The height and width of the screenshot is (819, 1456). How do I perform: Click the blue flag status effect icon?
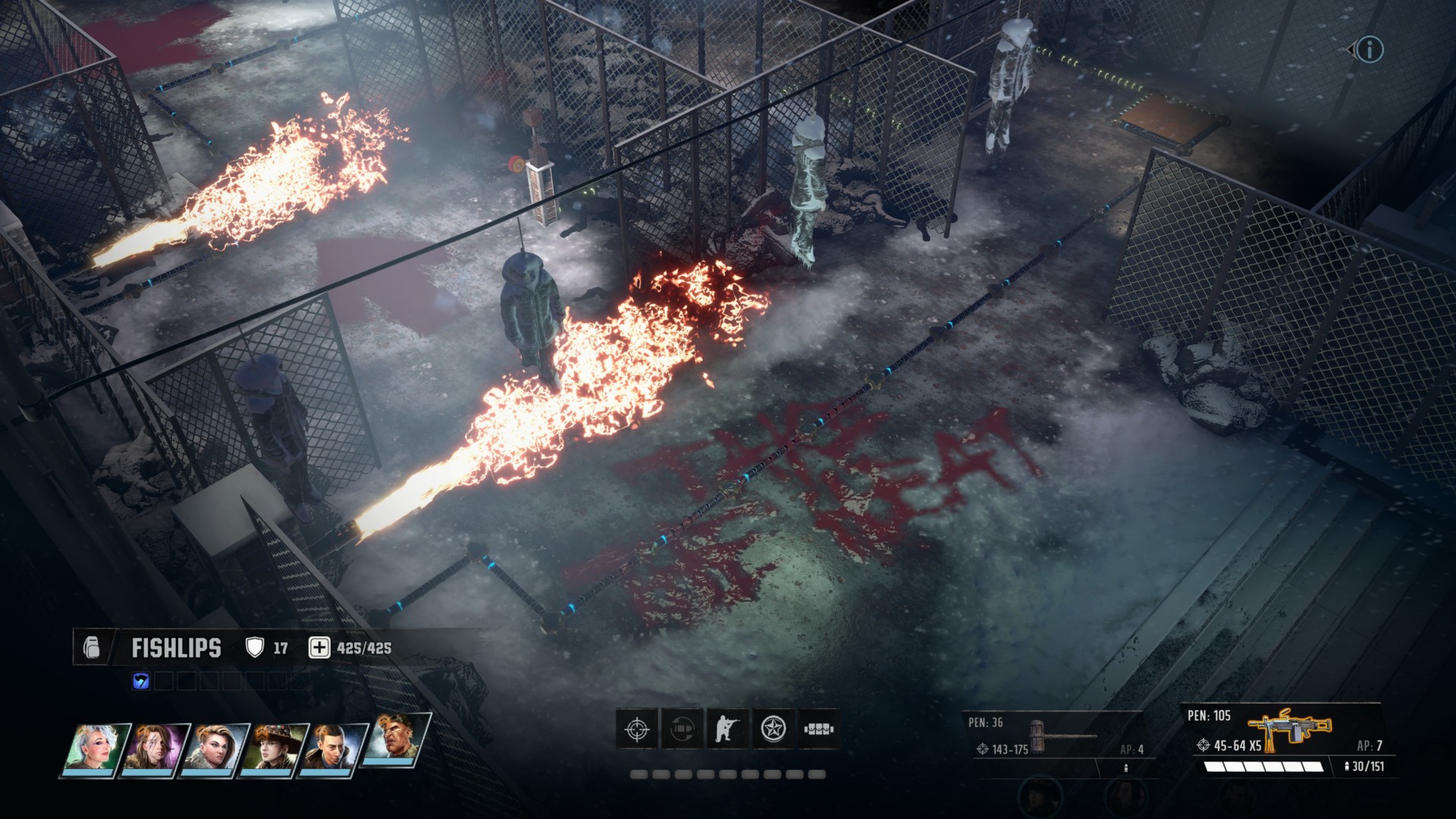pyautogui.click(x=141, y=681)
